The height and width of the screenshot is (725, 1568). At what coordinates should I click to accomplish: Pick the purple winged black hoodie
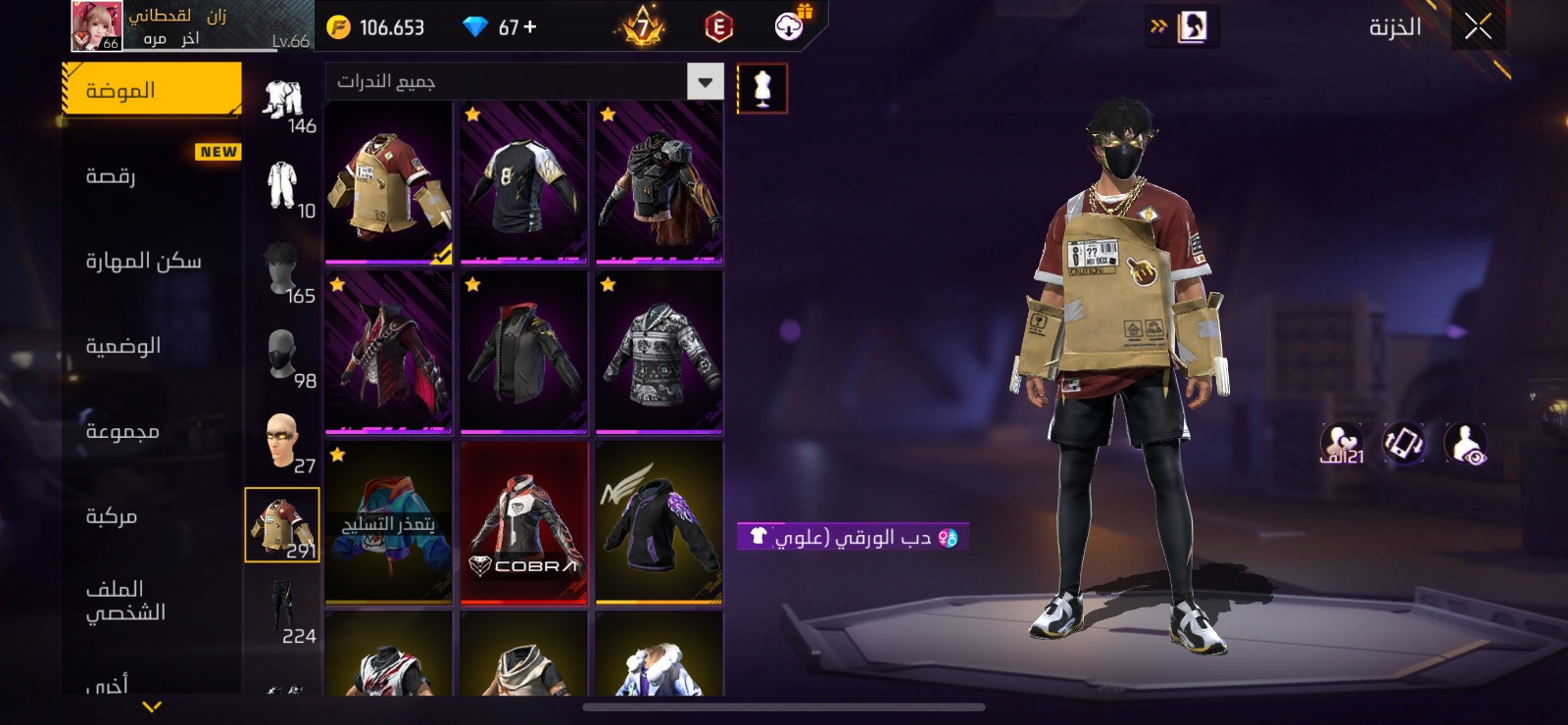pos(659,523)
